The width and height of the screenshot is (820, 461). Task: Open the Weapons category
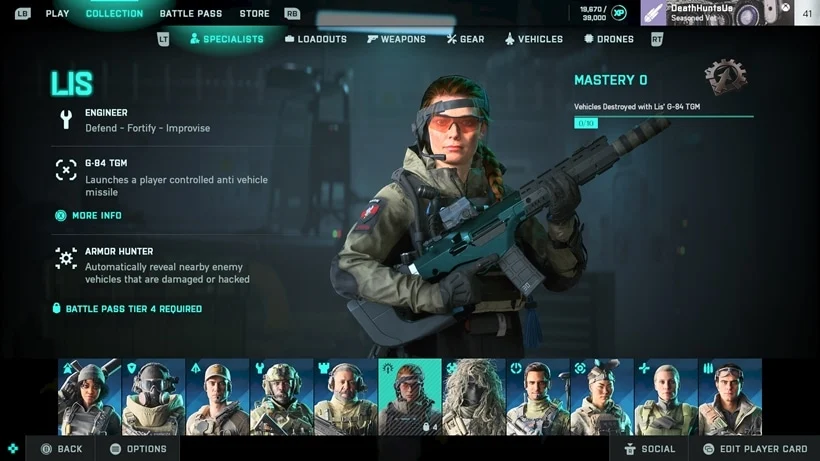click(396, 39)
